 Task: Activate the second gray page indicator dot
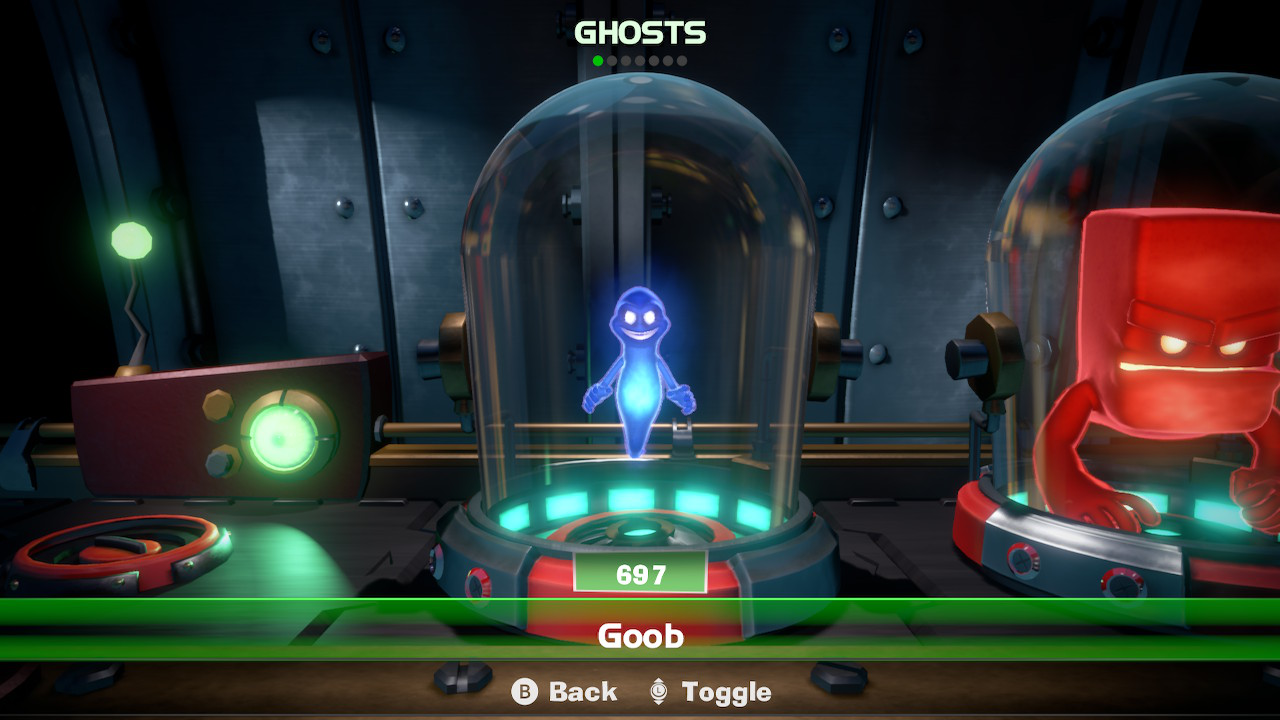pos(612,60)
